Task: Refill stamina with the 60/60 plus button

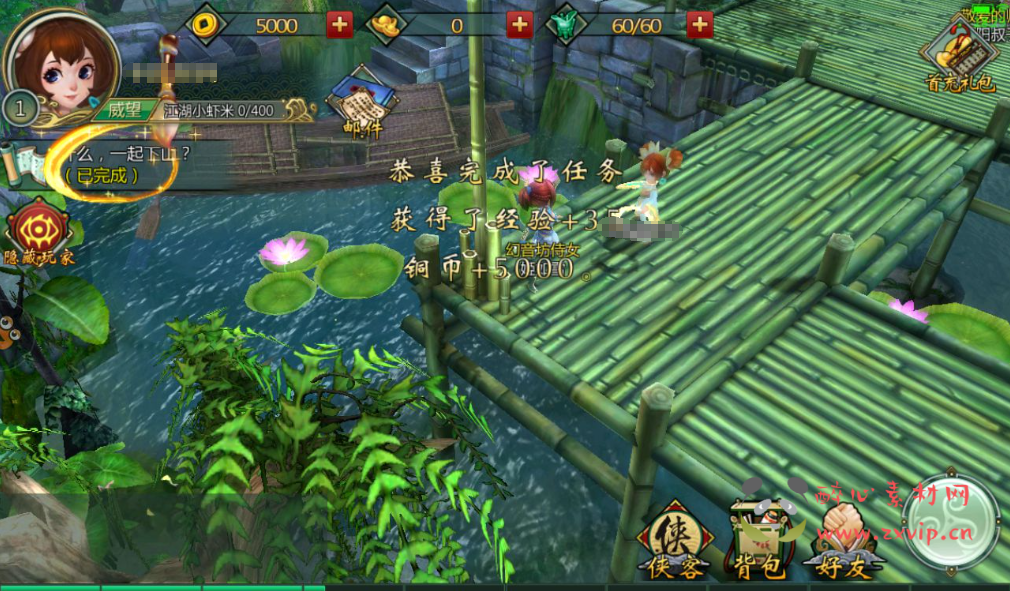Action: click(x=700, y=24)
